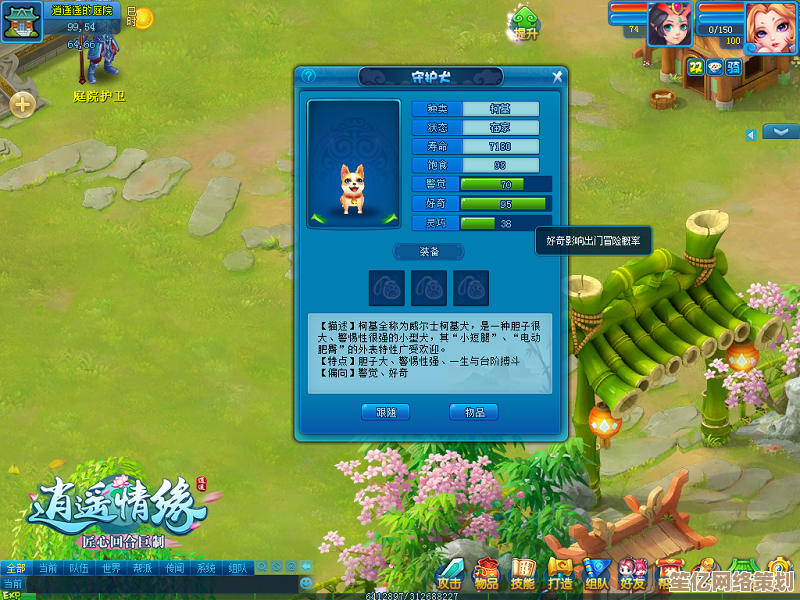800x600 pixels.
Task: Close the 守护犬 guard dog window
Action: pos(557,76)
